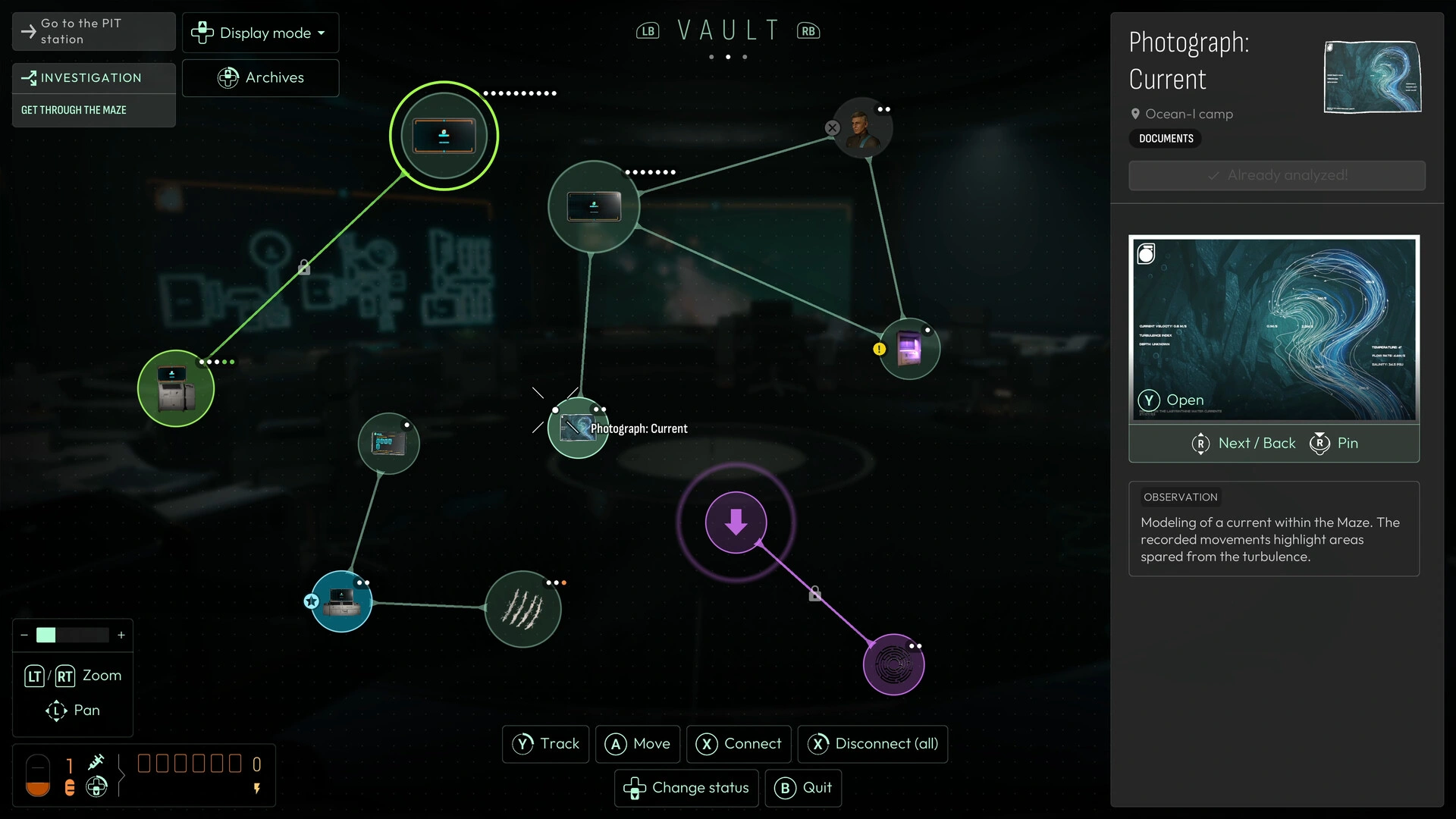Select the claw marks evidence node
The width and height of the screenshot is (1456, 819).
[x=523, y=609]
